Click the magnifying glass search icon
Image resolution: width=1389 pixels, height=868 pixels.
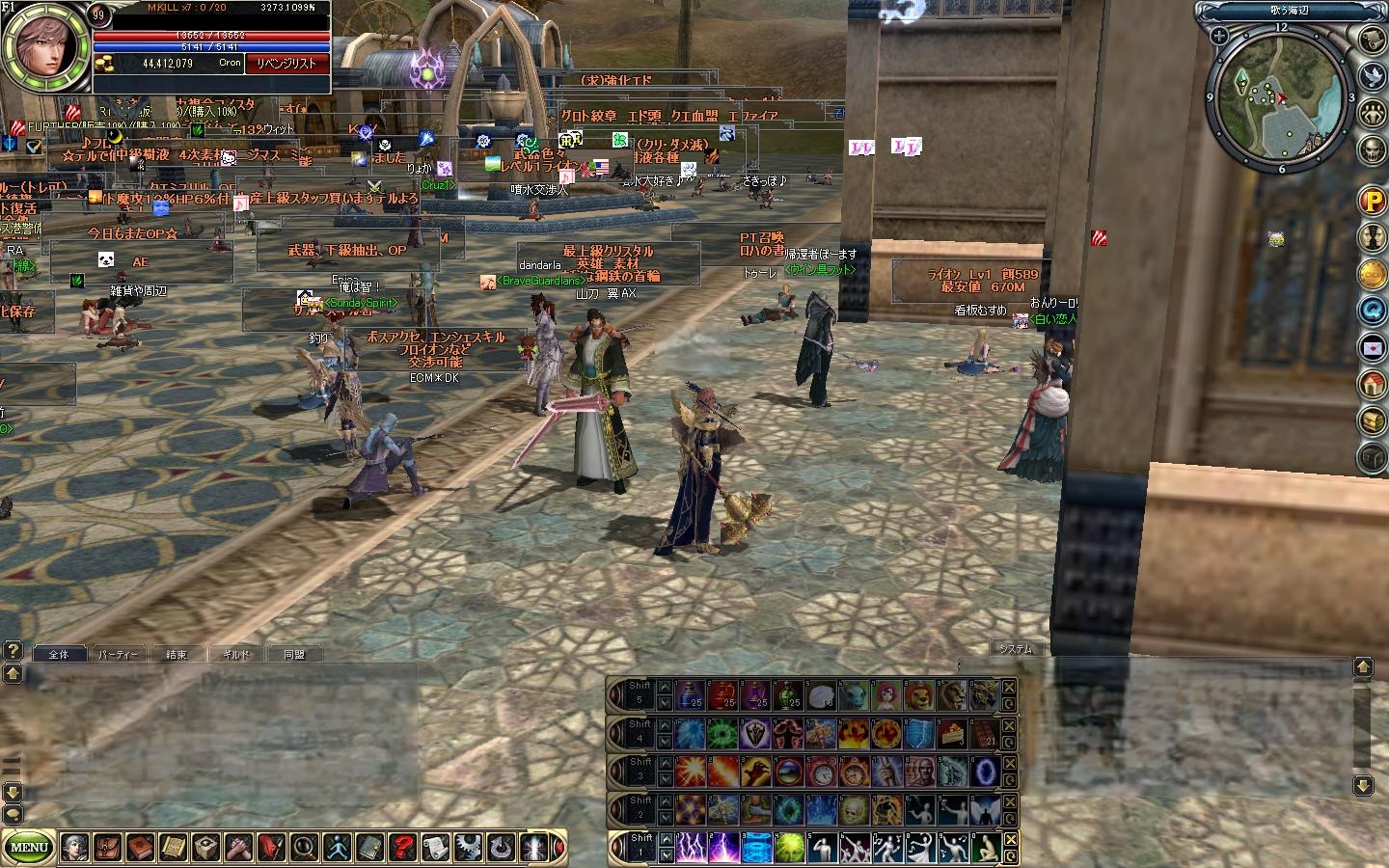coord(305,848)
